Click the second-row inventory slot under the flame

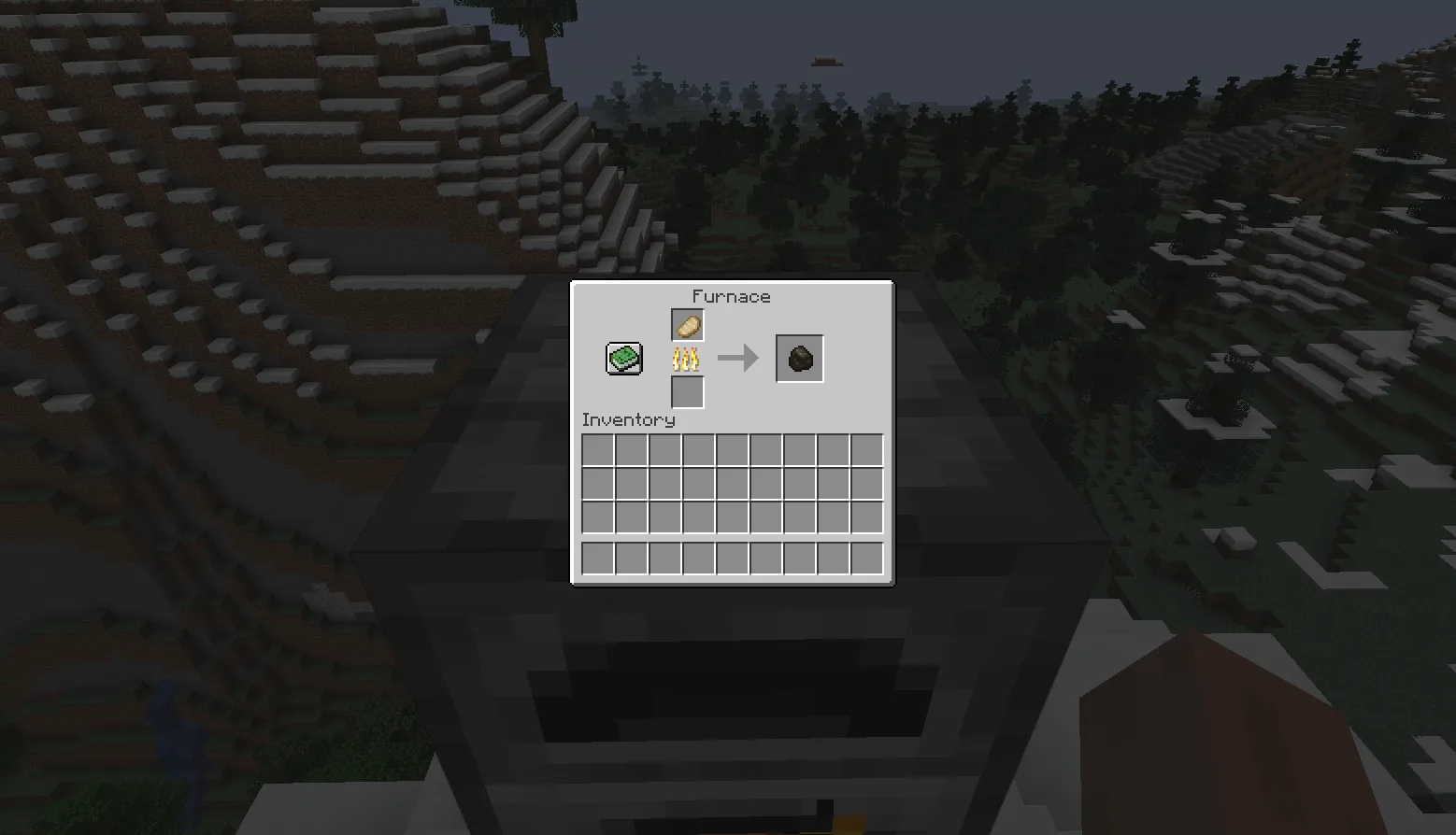tap(699, 484)
